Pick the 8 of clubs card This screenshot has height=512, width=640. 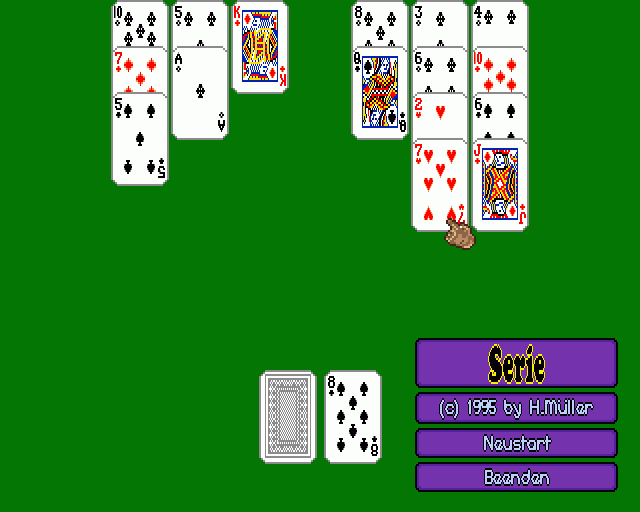pos(380,22)
